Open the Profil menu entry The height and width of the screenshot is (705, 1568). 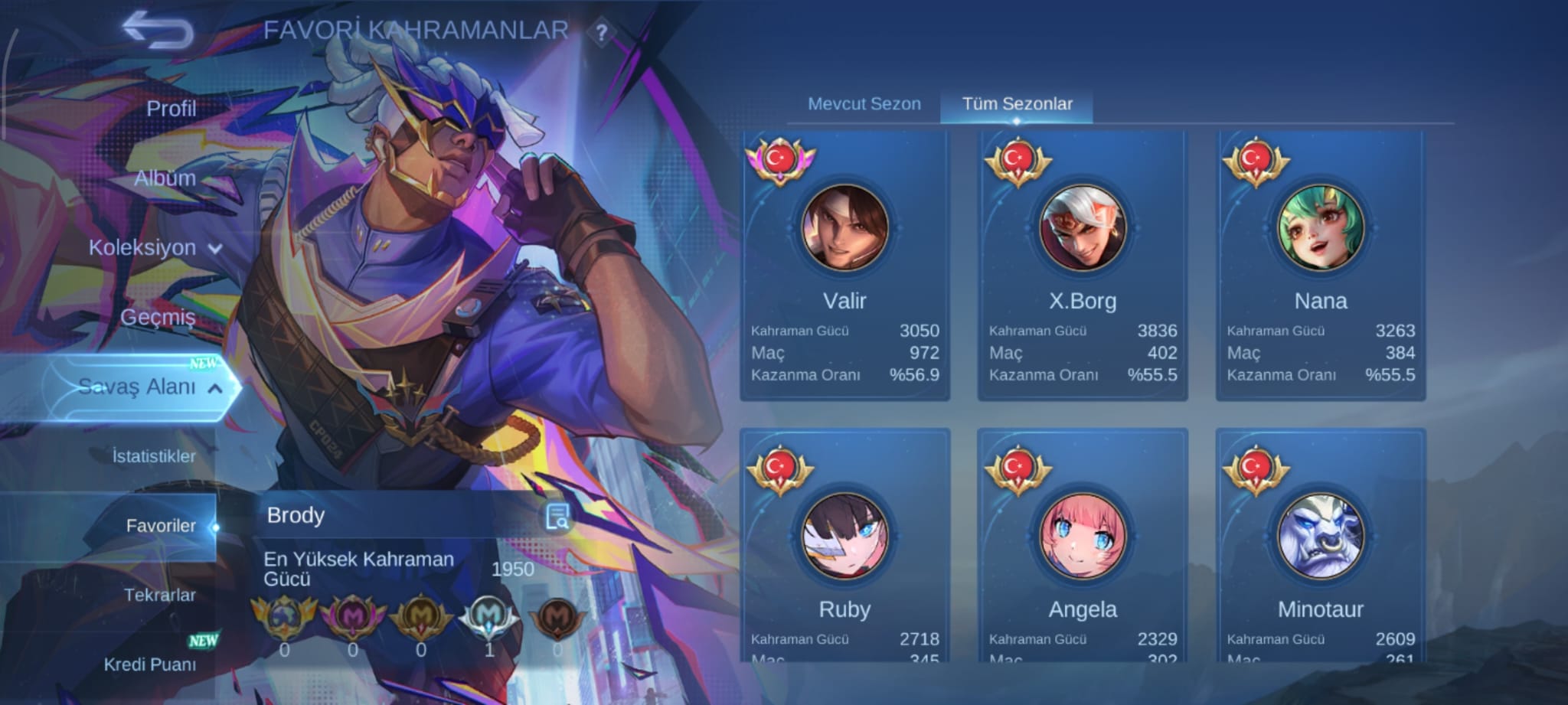tap(171, 109)
